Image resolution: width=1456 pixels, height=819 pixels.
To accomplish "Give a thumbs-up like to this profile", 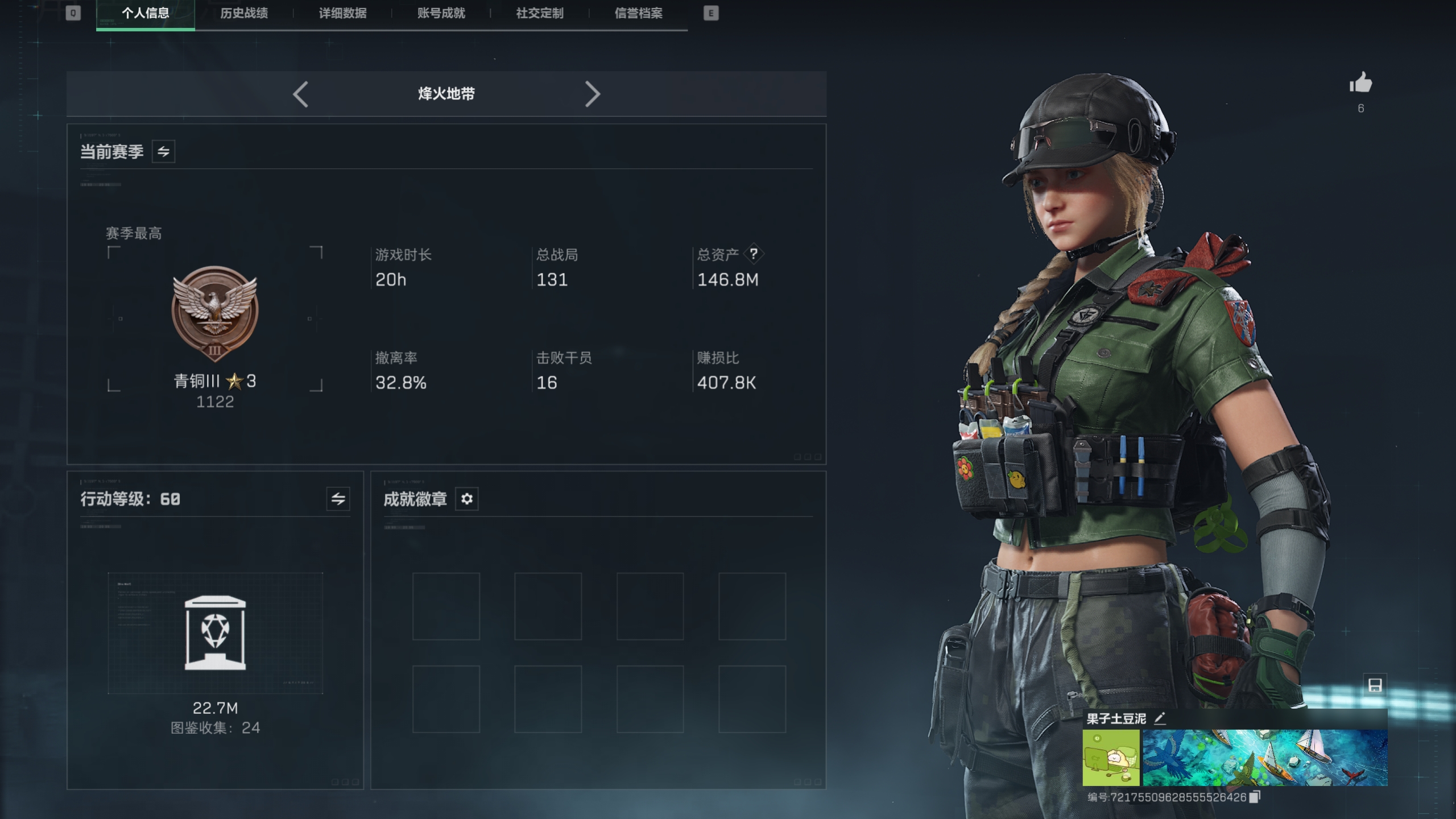I will pos(1360,84).
